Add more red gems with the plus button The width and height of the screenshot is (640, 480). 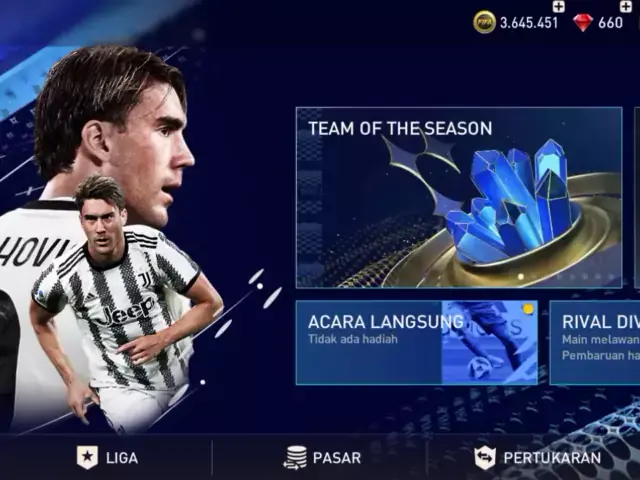click(x=627, y=7)
